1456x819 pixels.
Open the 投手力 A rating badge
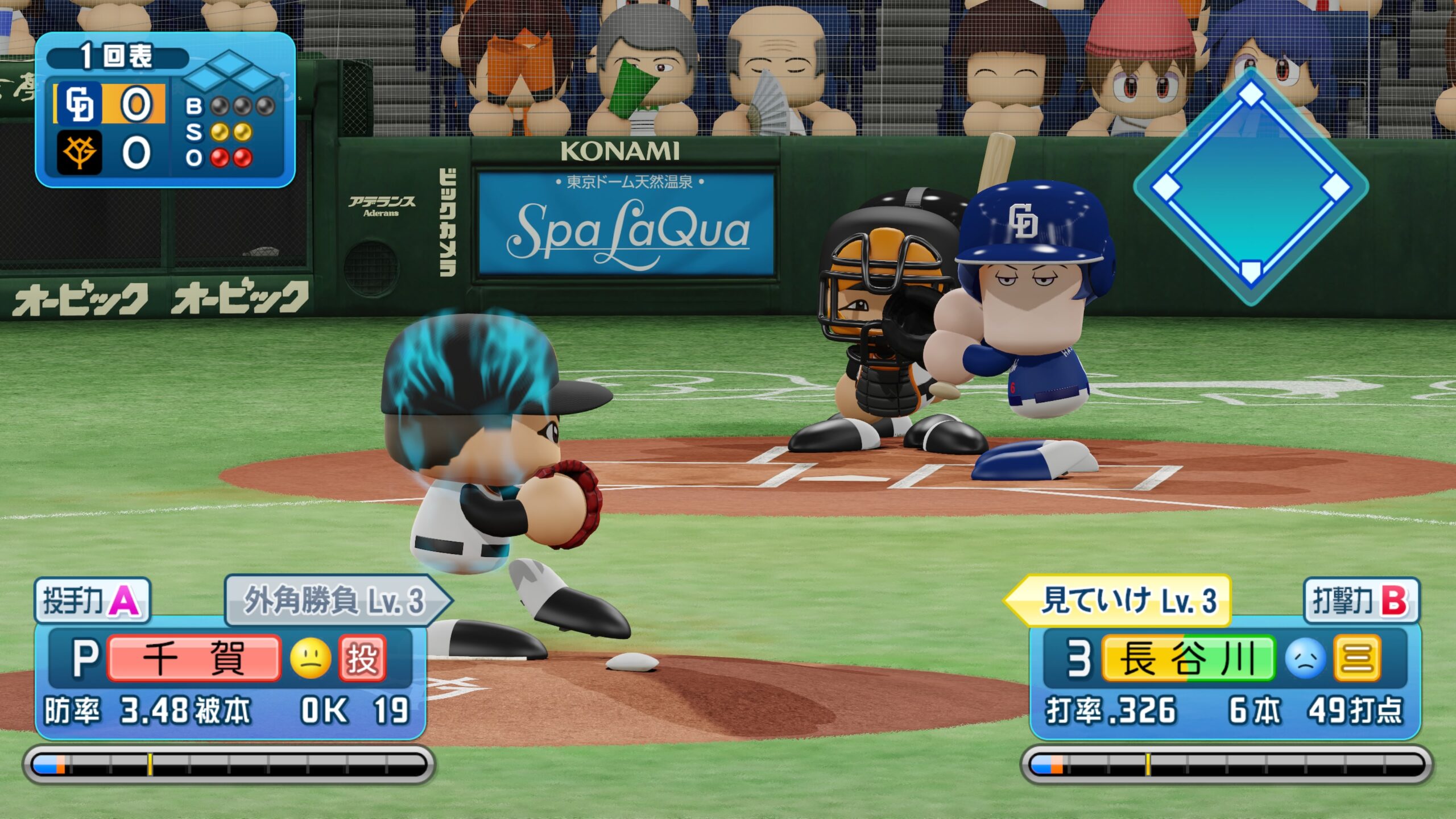point(92,600)
